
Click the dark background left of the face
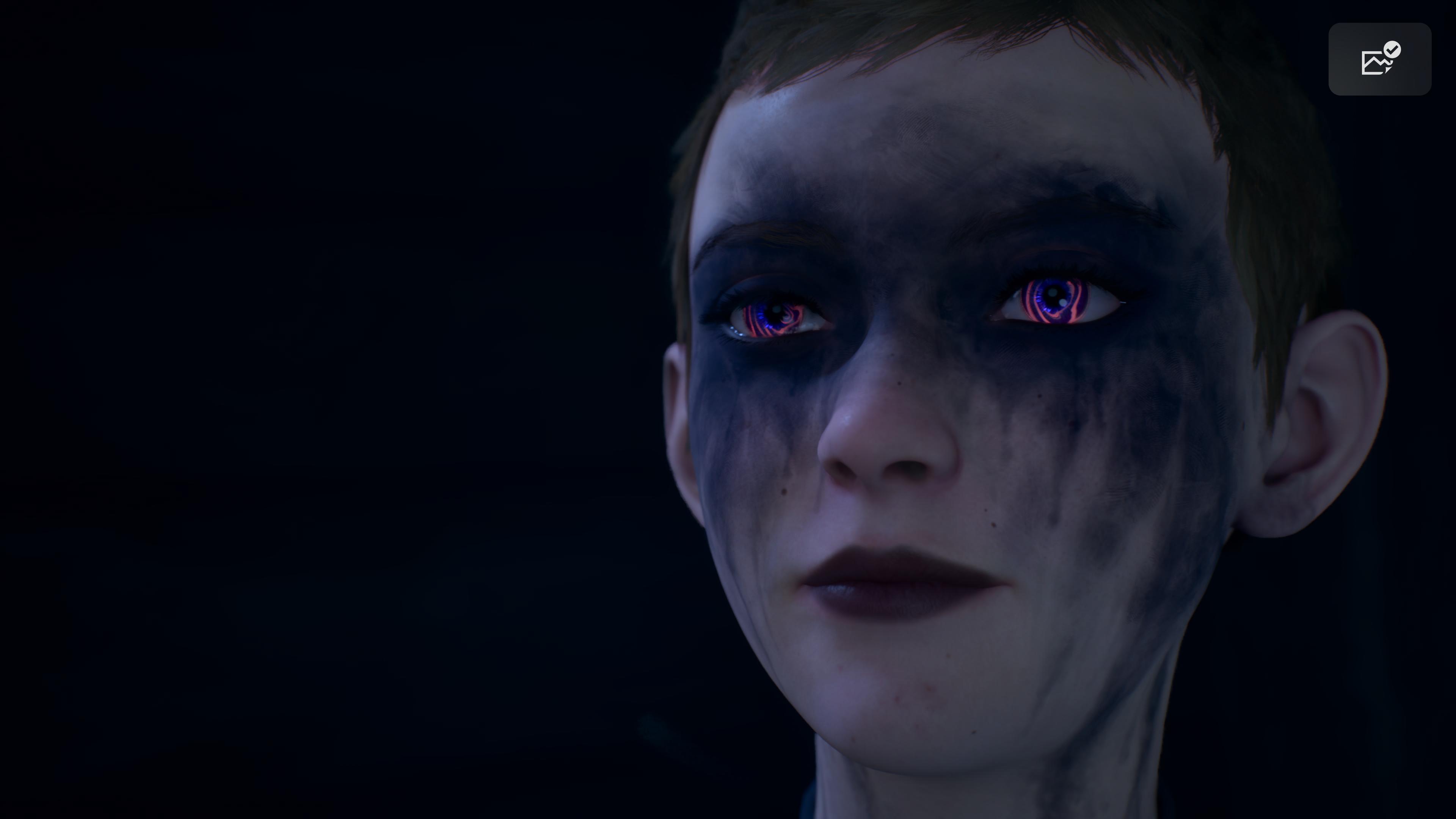(x=282, y=395)
